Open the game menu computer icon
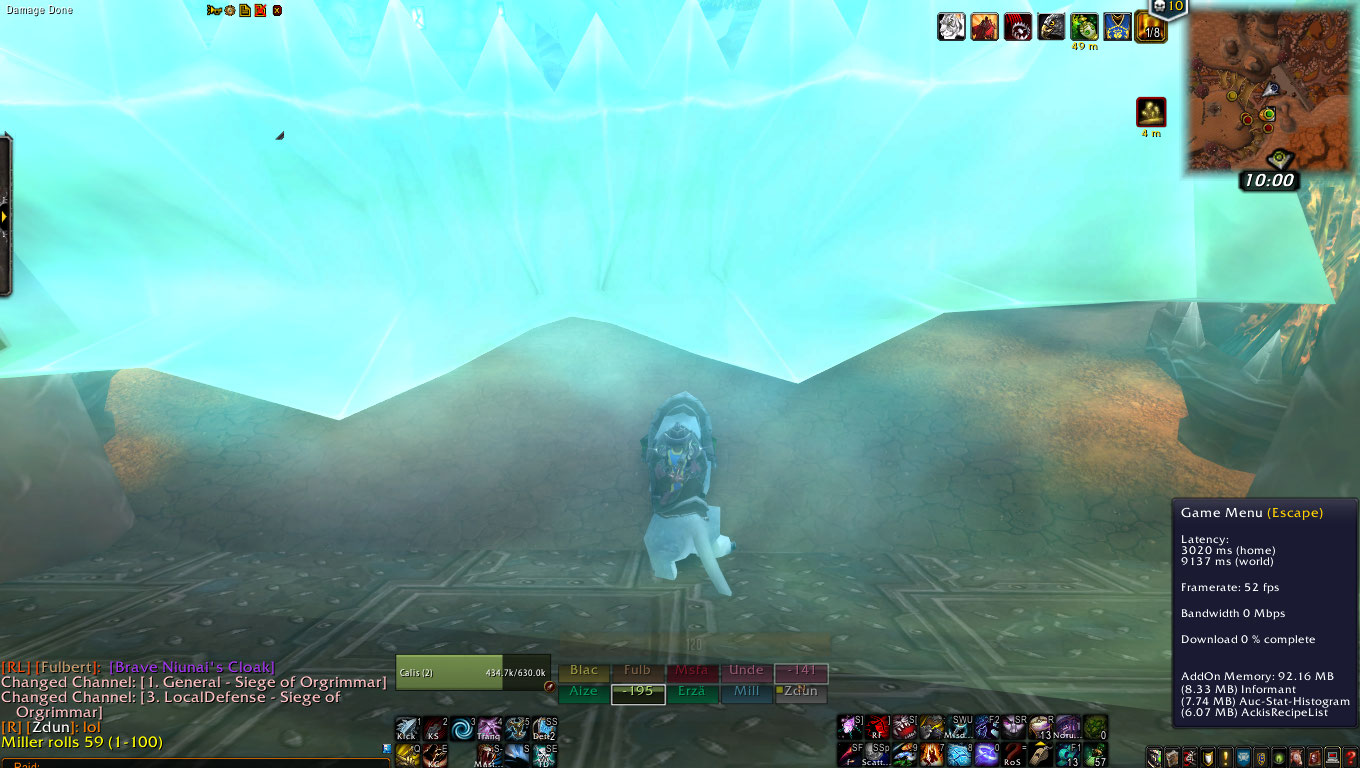 click(1332, 758)
